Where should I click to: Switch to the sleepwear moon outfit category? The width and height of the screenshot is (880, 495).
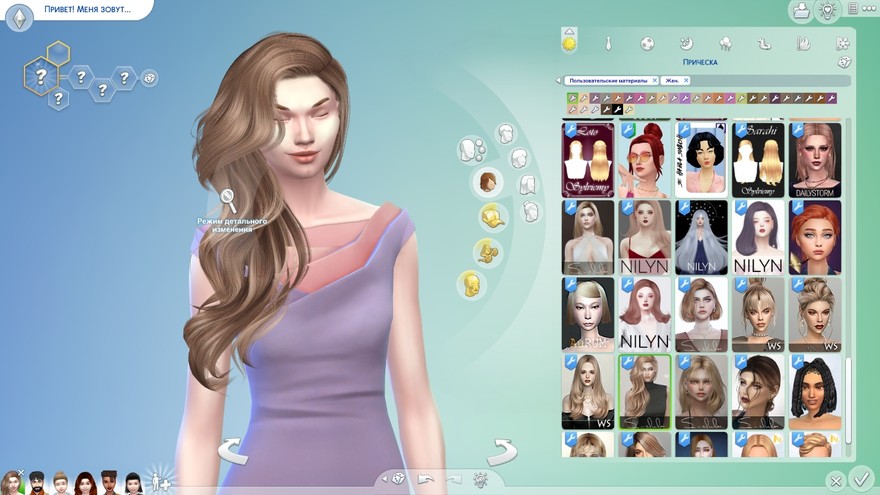687,43
